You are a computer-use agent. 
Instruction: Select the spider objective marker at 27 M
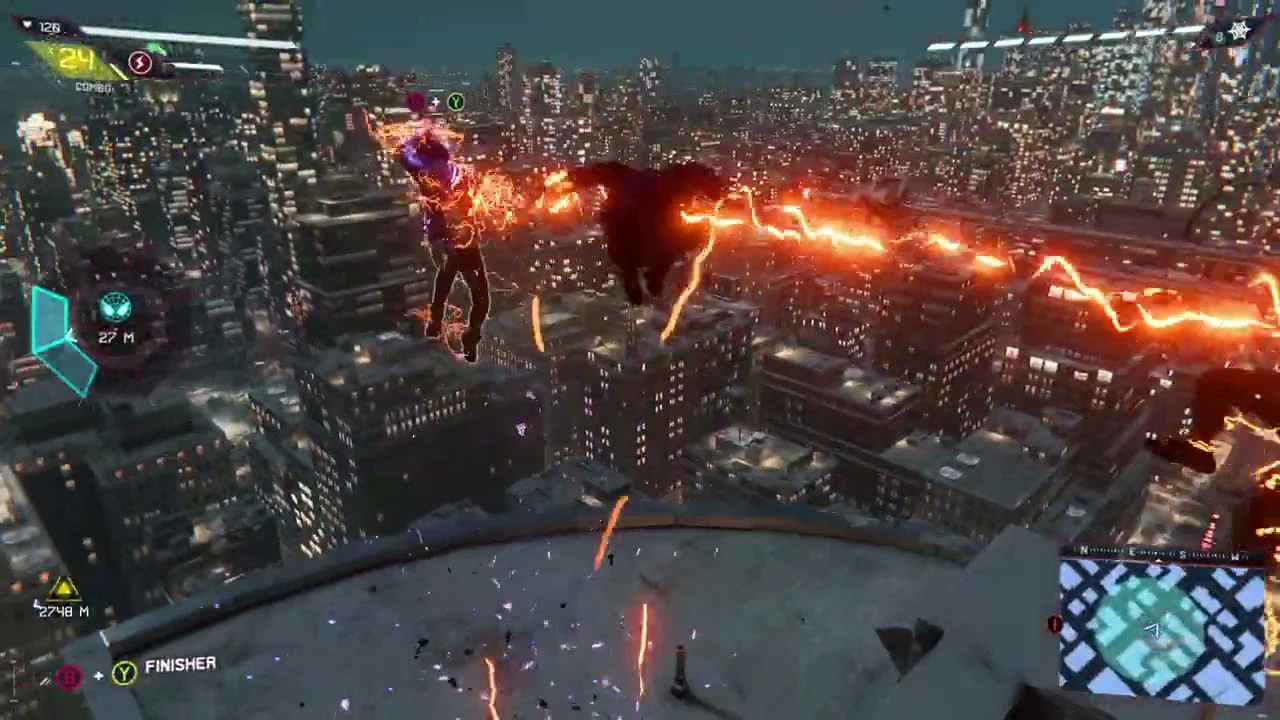point(116,305)
